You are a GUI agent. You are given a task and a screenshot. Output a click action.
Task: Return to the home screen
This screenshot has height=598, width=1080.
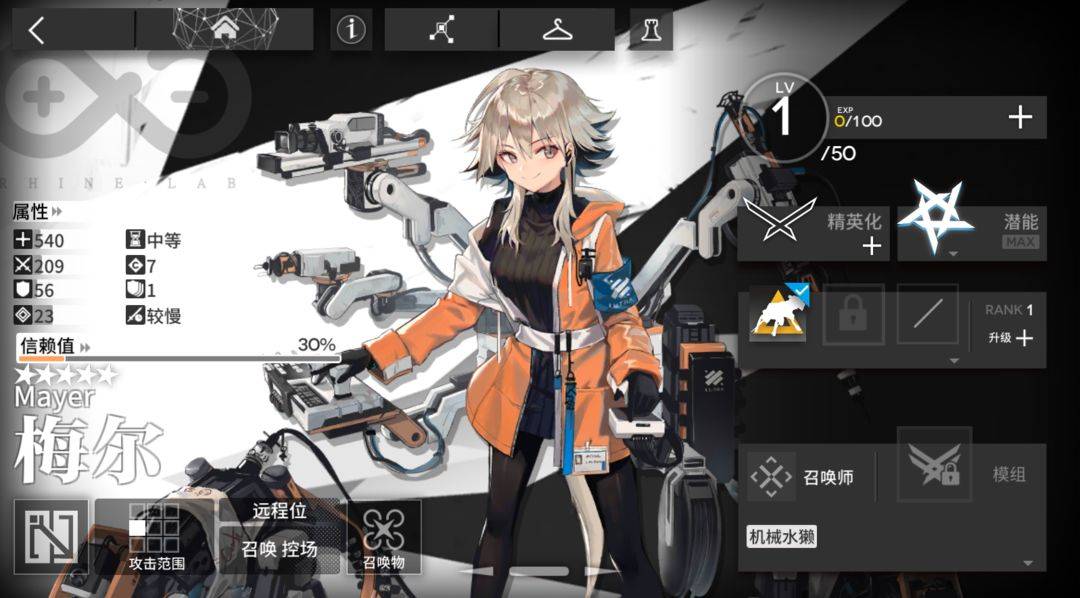pos(224,30)
